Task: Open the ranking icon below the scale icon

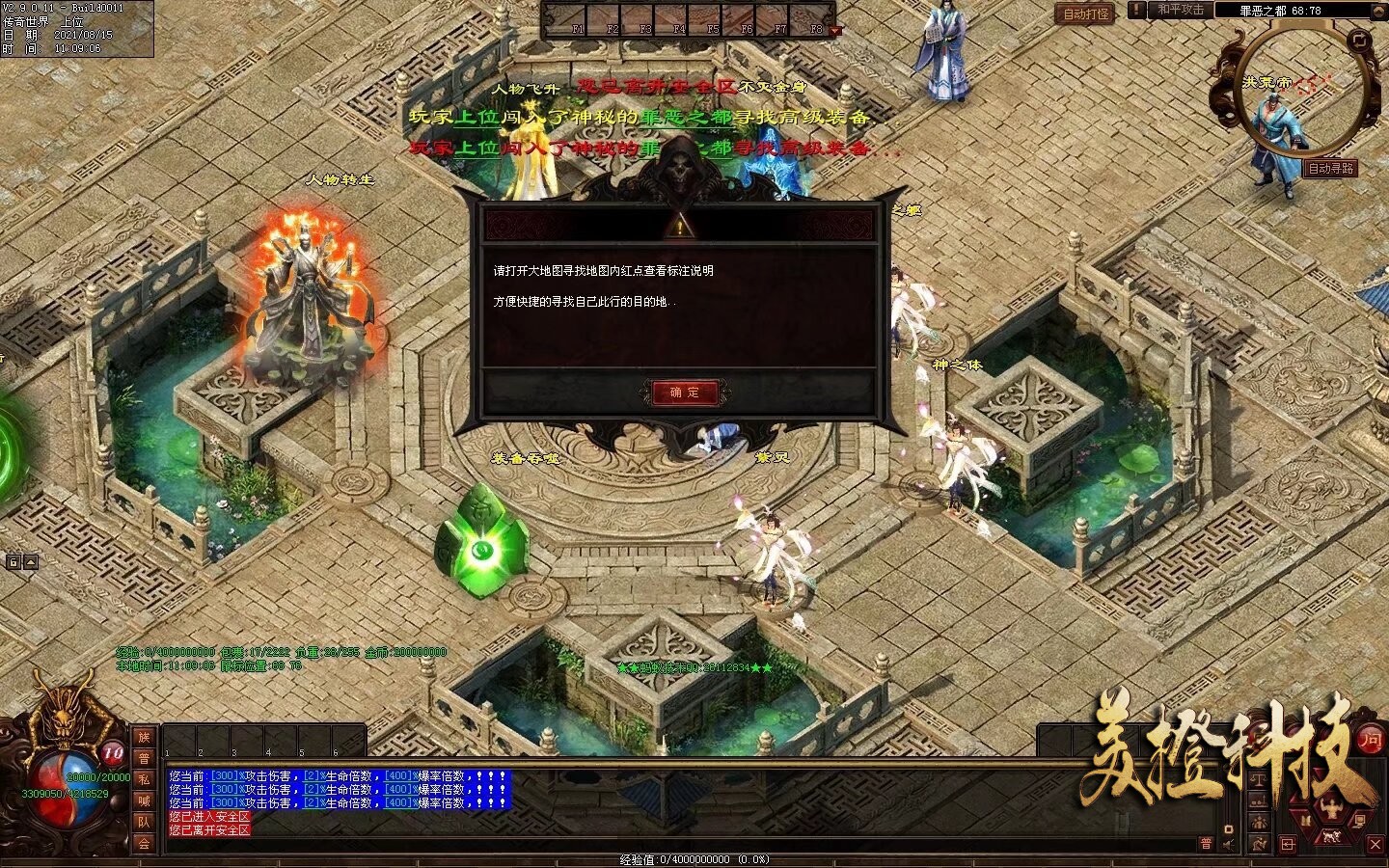Action: pyautogui.click(x=1259, y=801)
